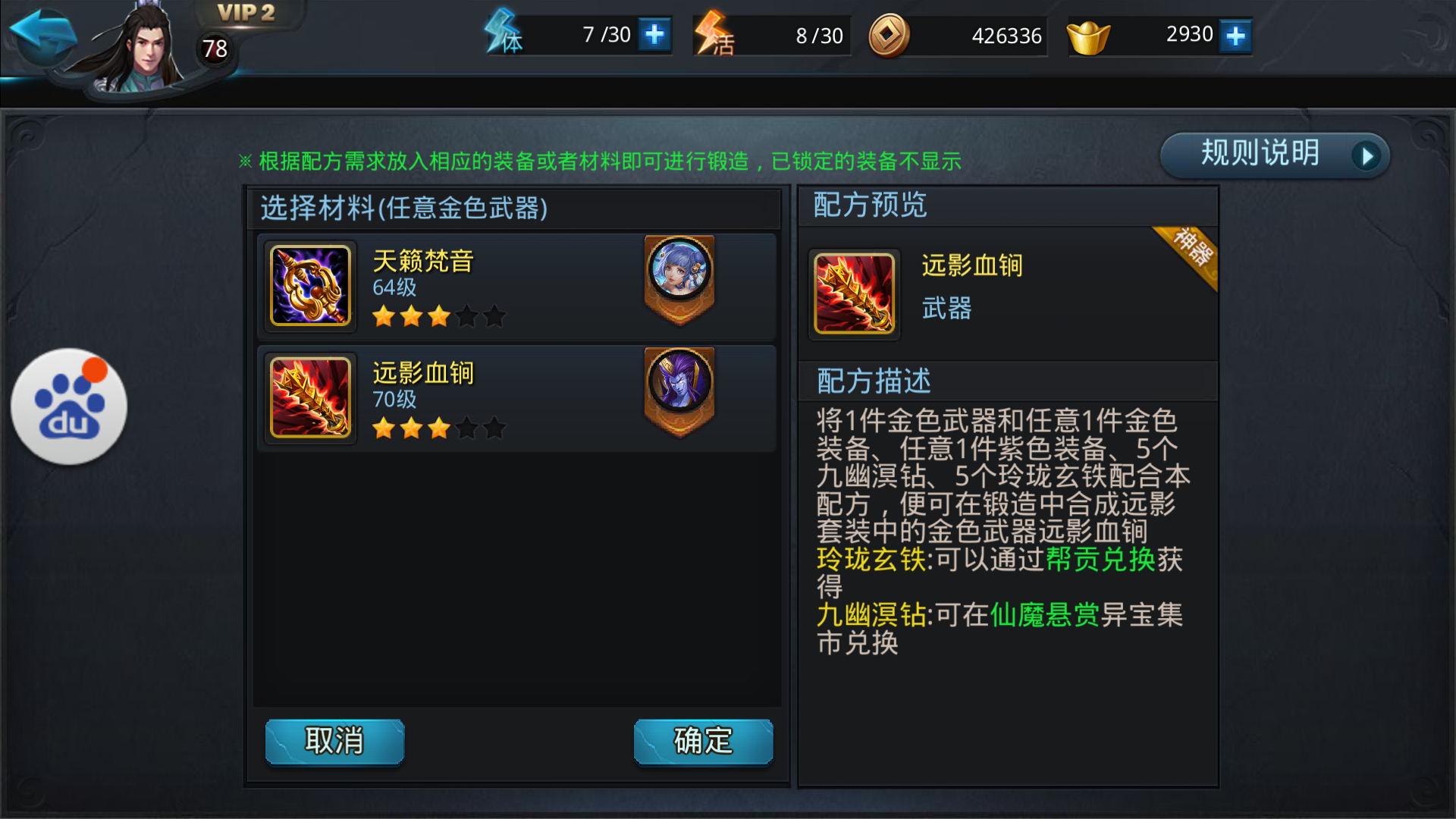Click the copper coin currency icon
The width and height of the screenshot is (1456, 819).
[x=889, y=35]
